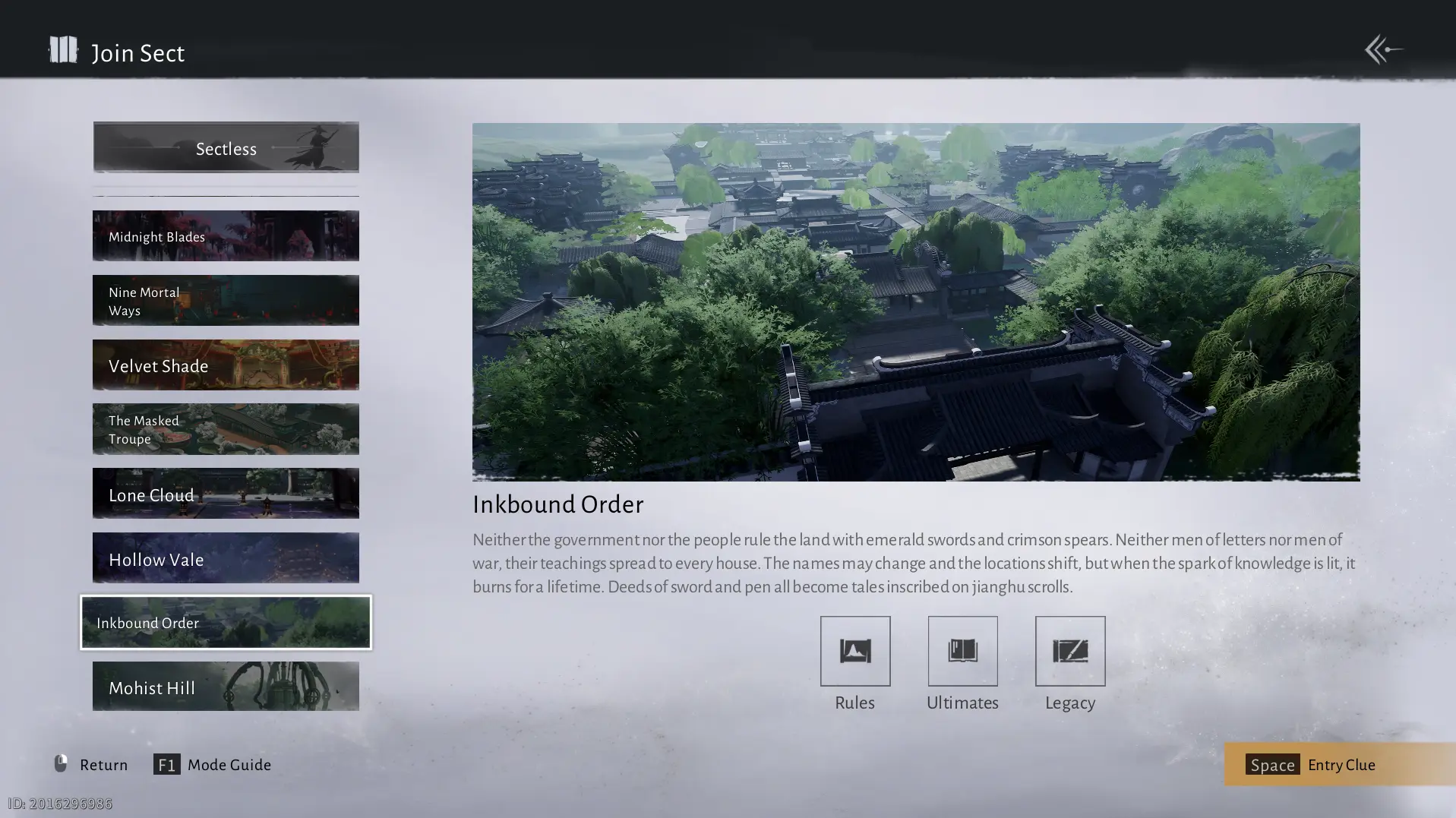Viewport: 1456px width, 818px height.
Task: Select the Lone Cloud sect
Action: (226, 494)
